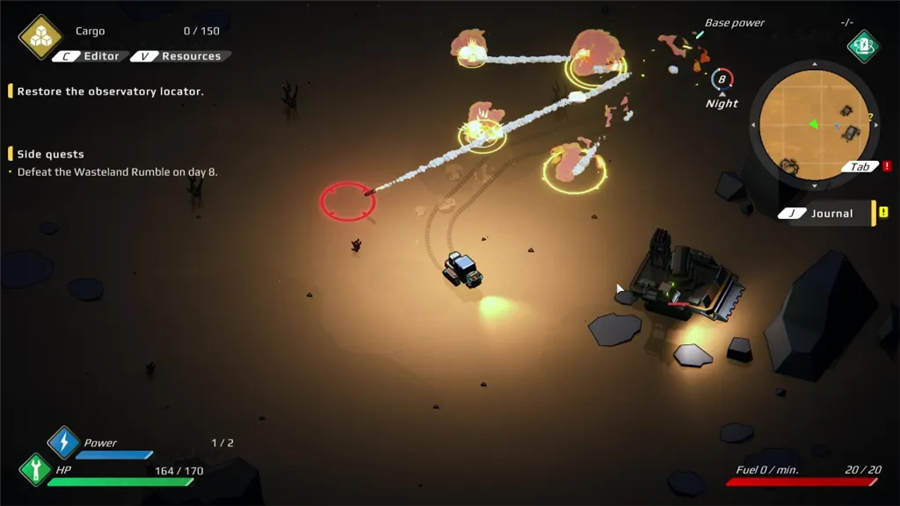Open the Editor button
This screenshot has width=900, height=506.
(x=91, y=57)
